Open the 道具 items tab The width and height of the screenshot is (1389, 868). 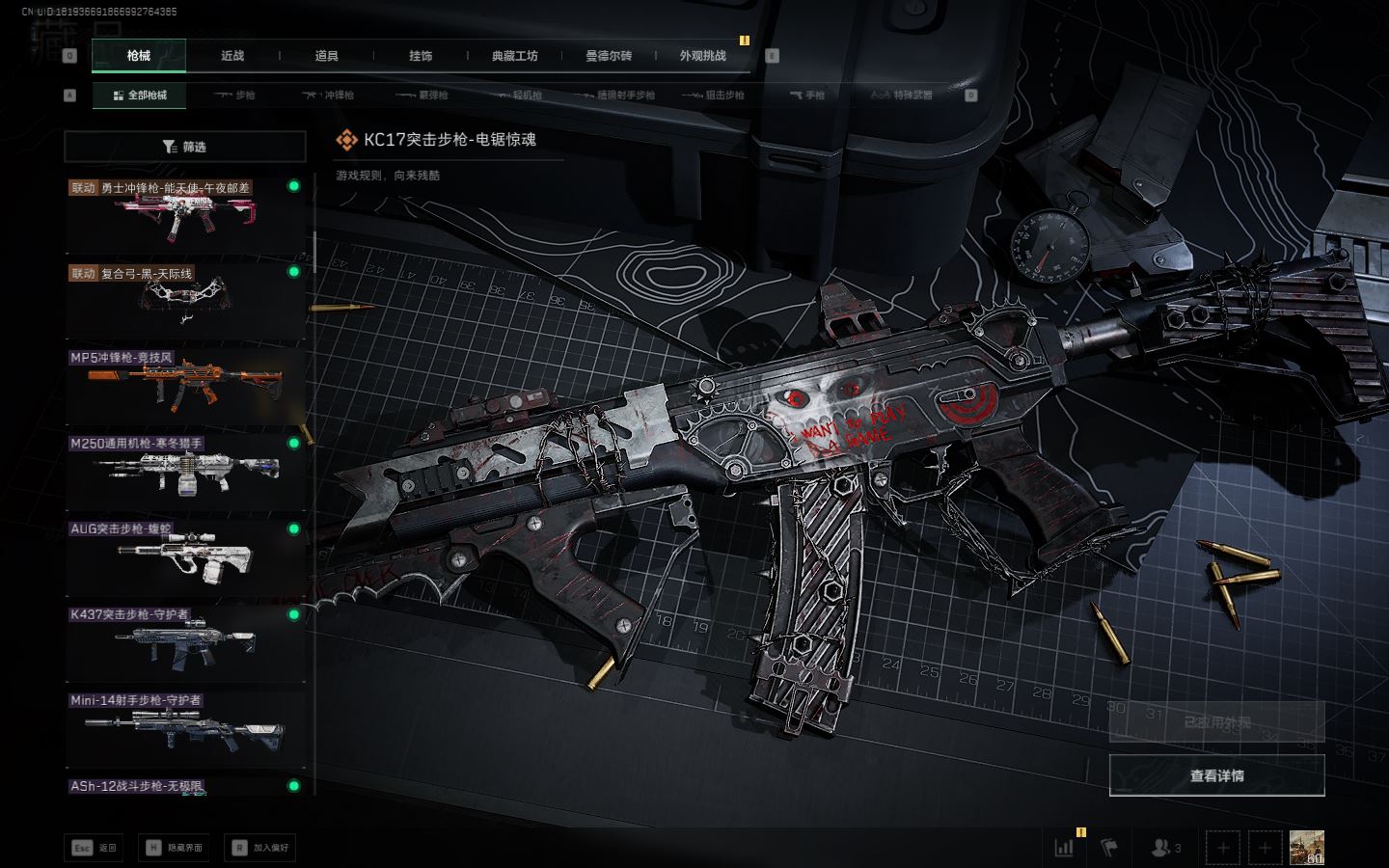(x=326, y=56)
